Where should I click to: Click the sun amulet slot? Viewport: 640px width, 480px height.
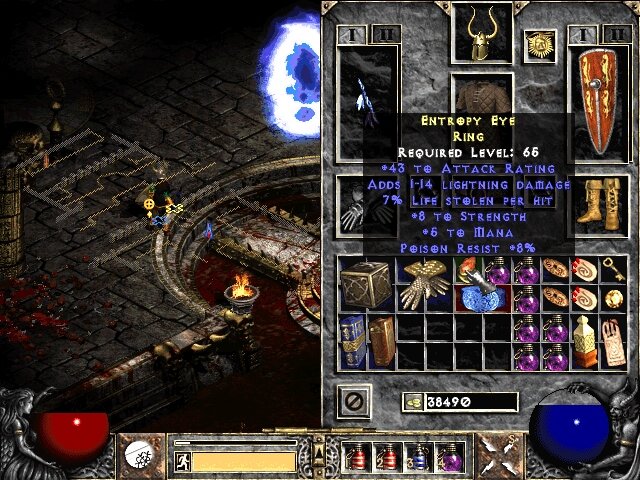click(538, 45)
